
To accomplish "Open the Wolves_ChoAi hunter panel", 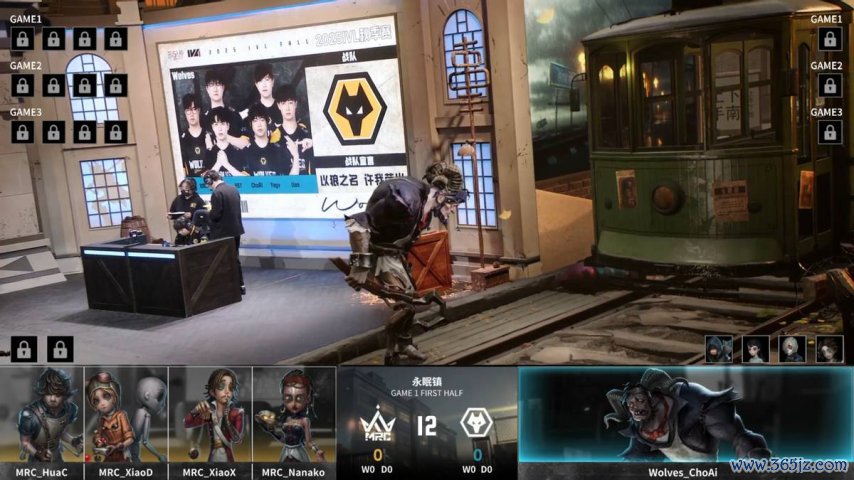I will pos(684,420).
